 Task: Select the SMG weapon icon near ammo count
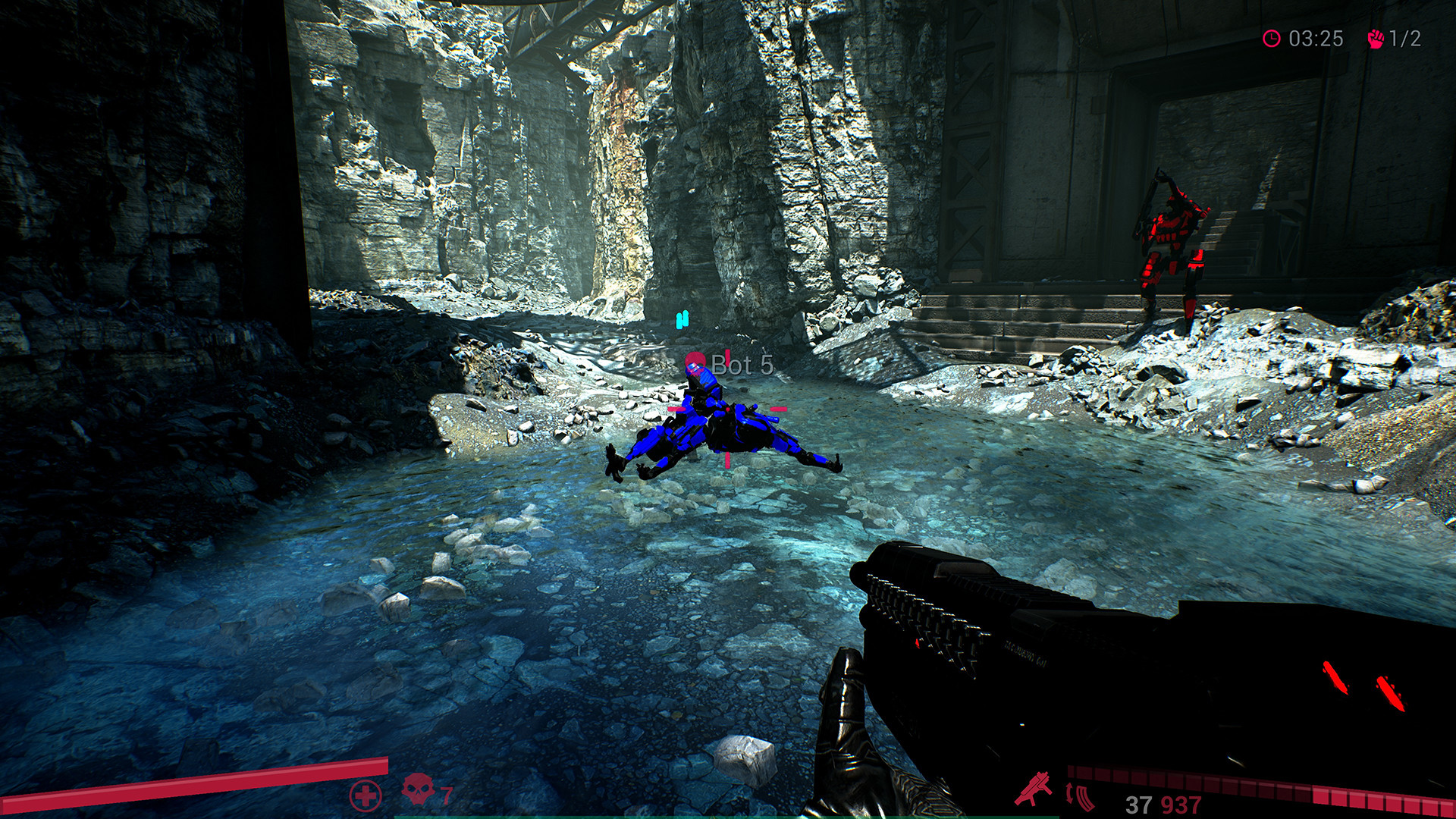tap(1034, 790)
